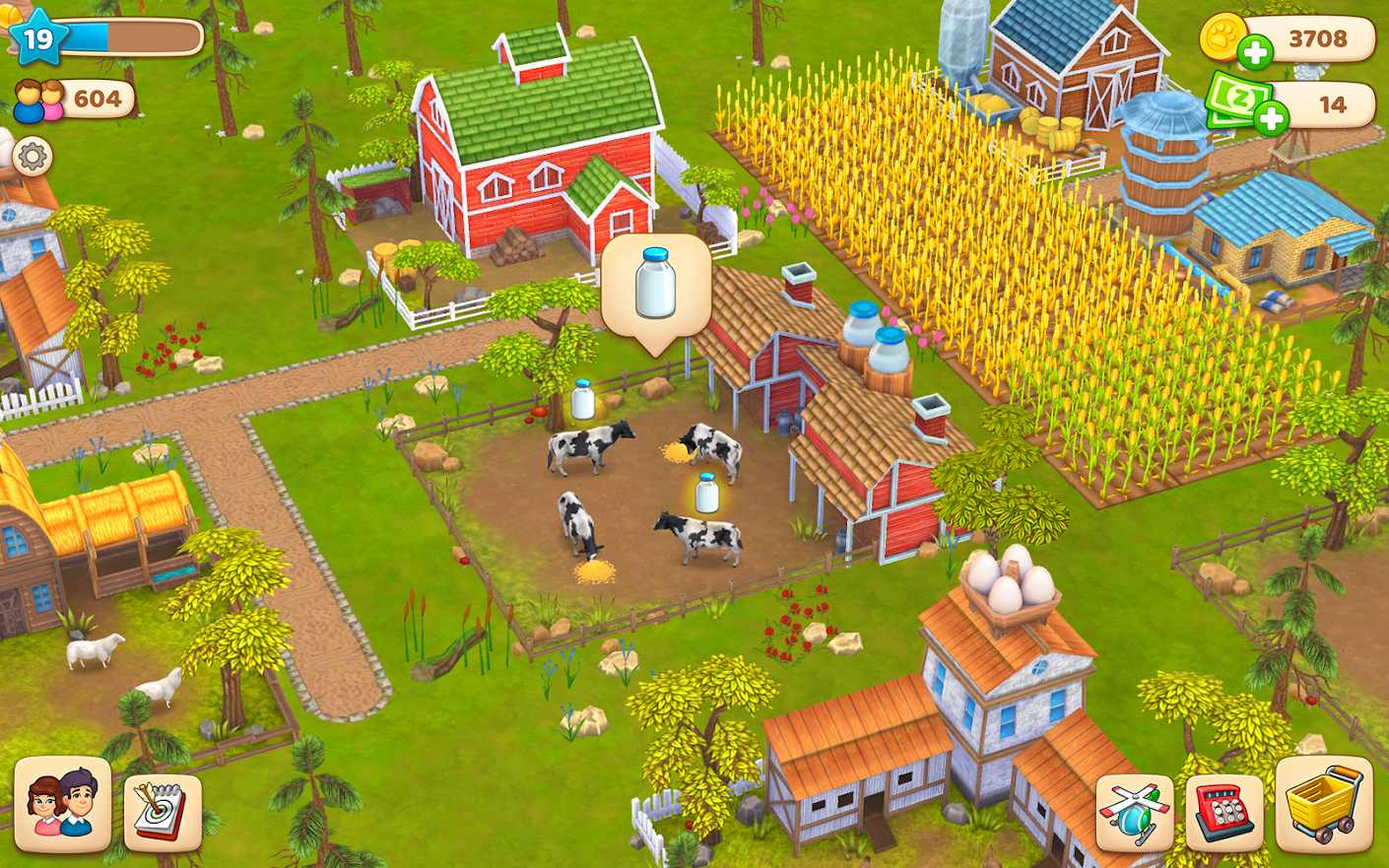1389x868 pixels.
Task: Add farm cash via its plus icon
Action: [x=1272, y=116]
